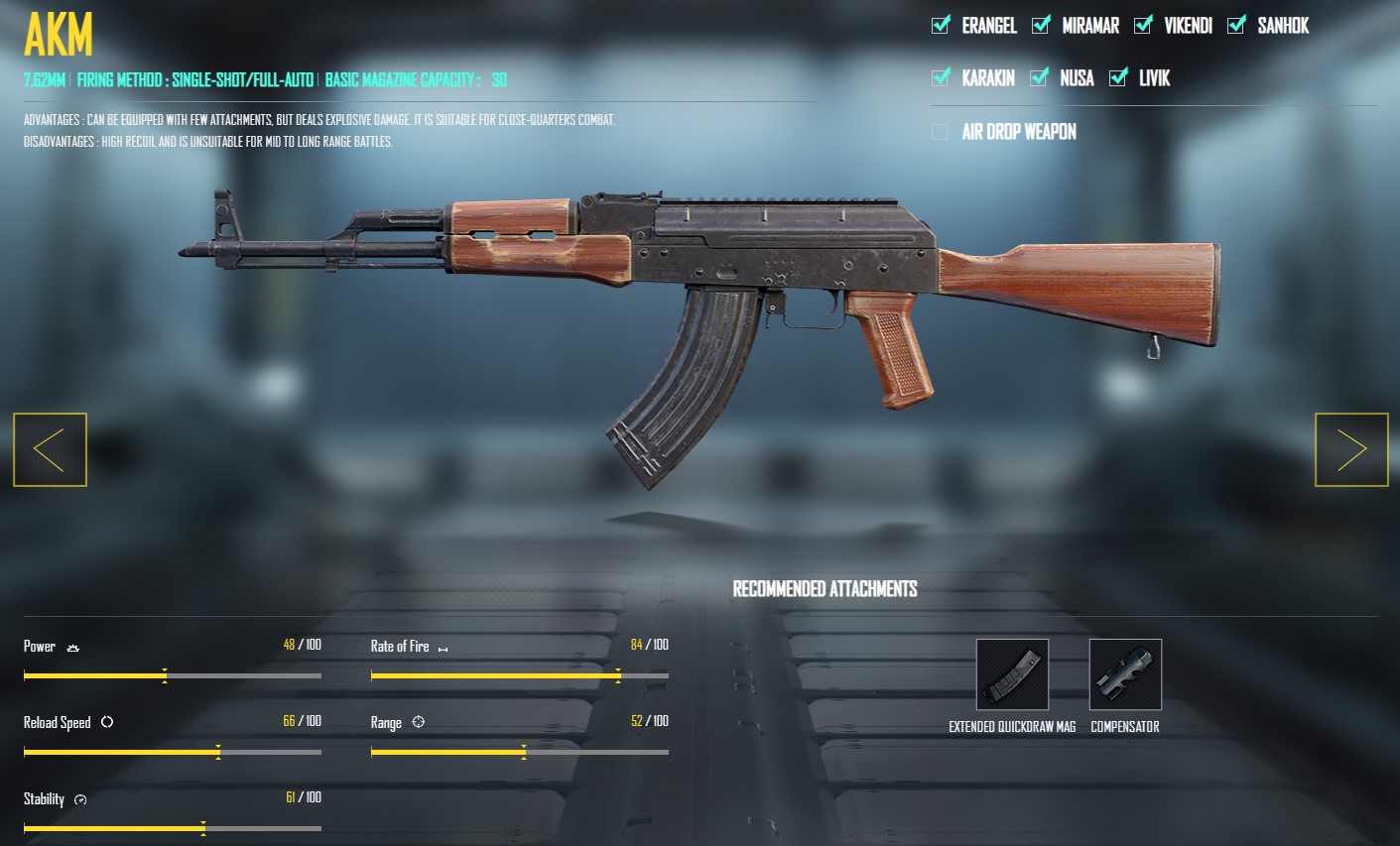Click the Stability stat icon
This screenshot has width=1400, height=846.
point(80,799)
